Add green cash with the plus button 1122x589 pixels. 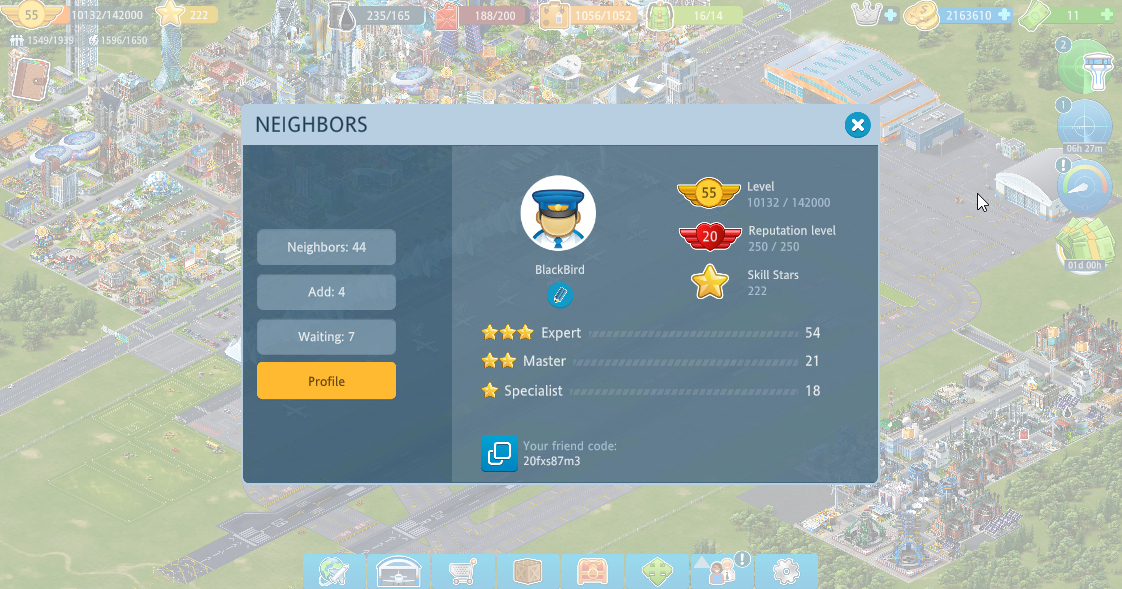click(1105, 15)
